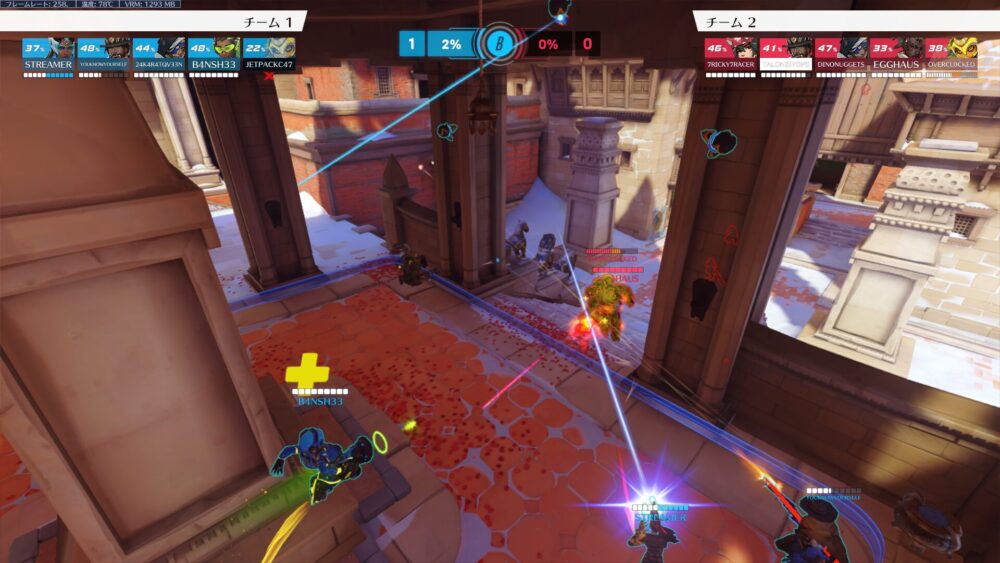
Task: Choose the B4NSH33 player card
Action: click(213, 56)
